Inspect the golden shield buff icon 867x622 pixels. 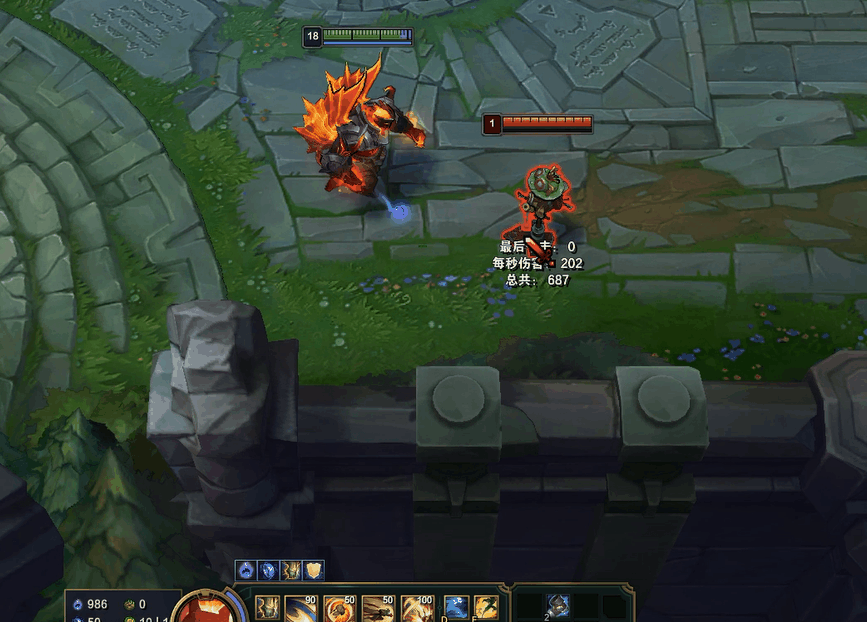(x=314, y=570)
